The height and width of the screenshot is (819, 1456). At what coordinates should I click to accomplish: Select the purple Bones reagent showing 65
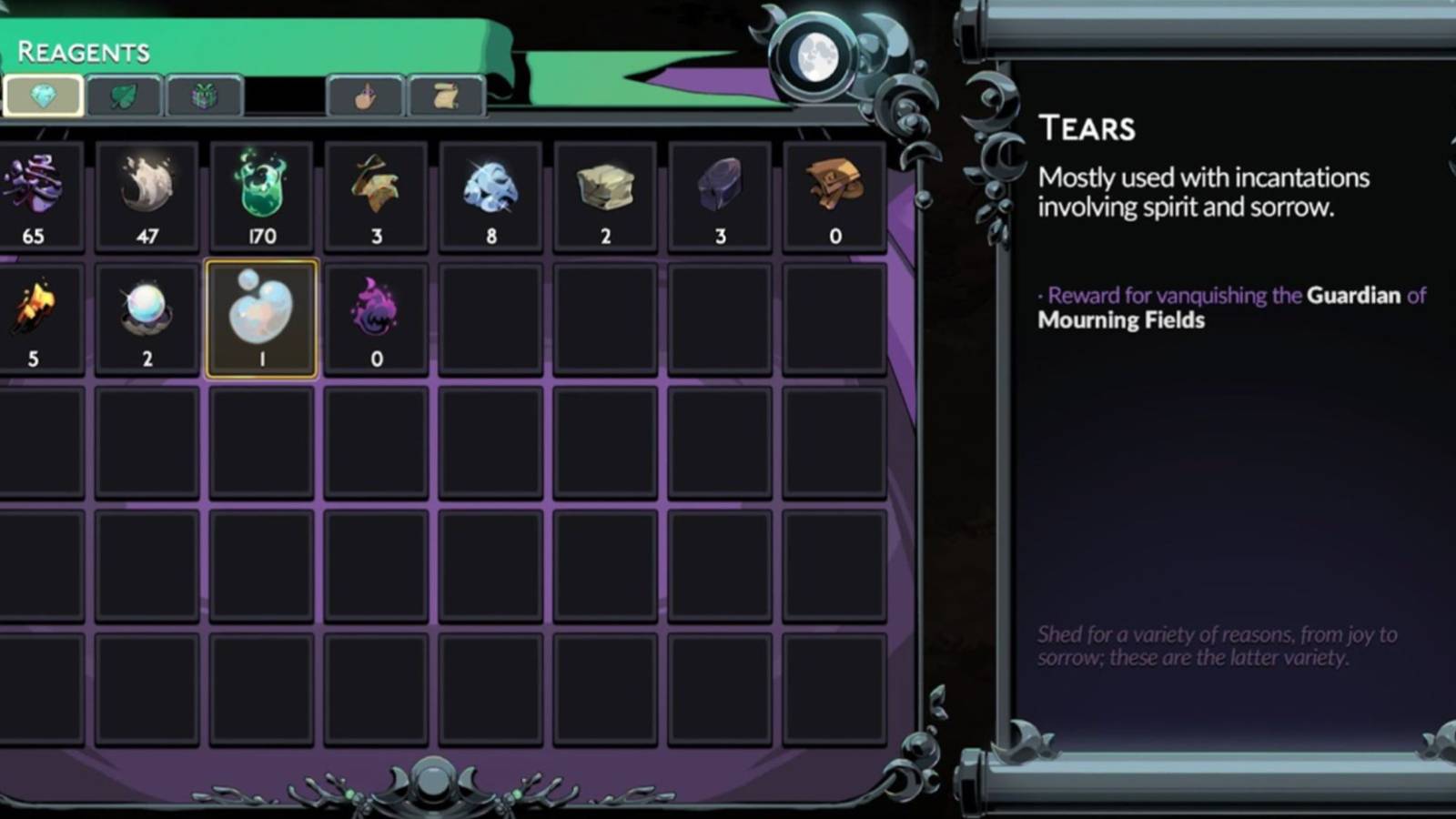(x=32, y=191)
